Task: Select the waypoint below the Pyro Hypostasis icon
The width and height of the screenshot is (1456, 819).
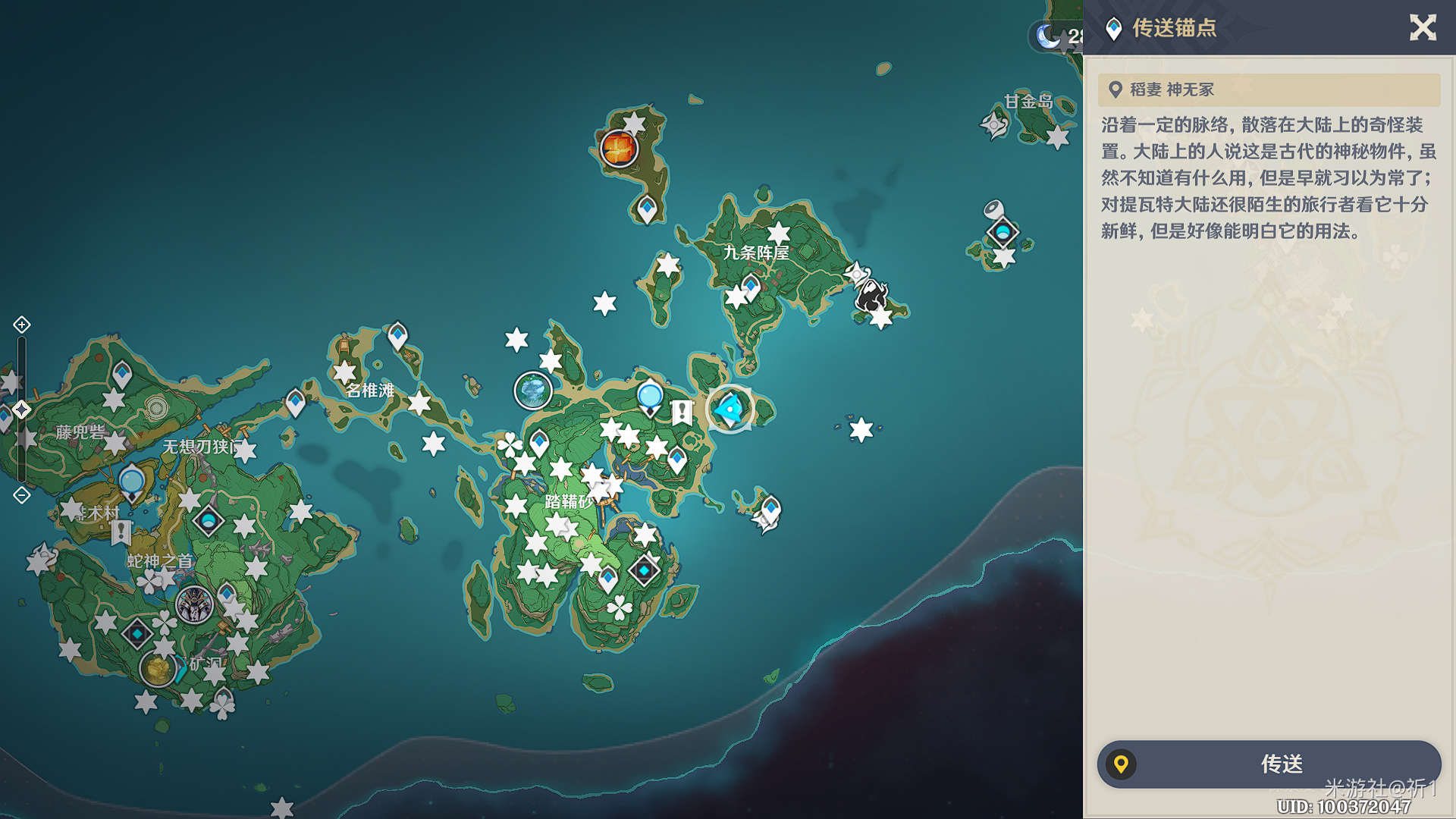Action: [647, 208]
